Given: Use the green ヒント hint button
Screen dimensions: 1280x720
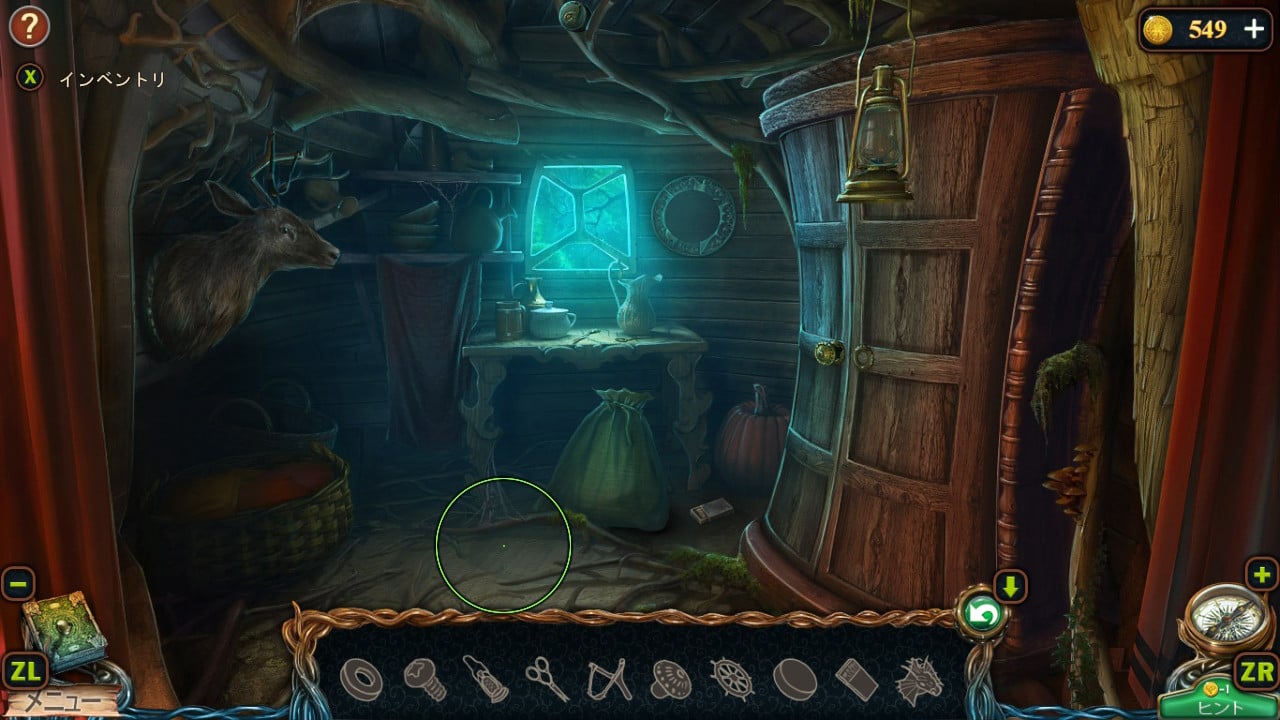Looking at the screenshot, I should [x=1219, y=704].
